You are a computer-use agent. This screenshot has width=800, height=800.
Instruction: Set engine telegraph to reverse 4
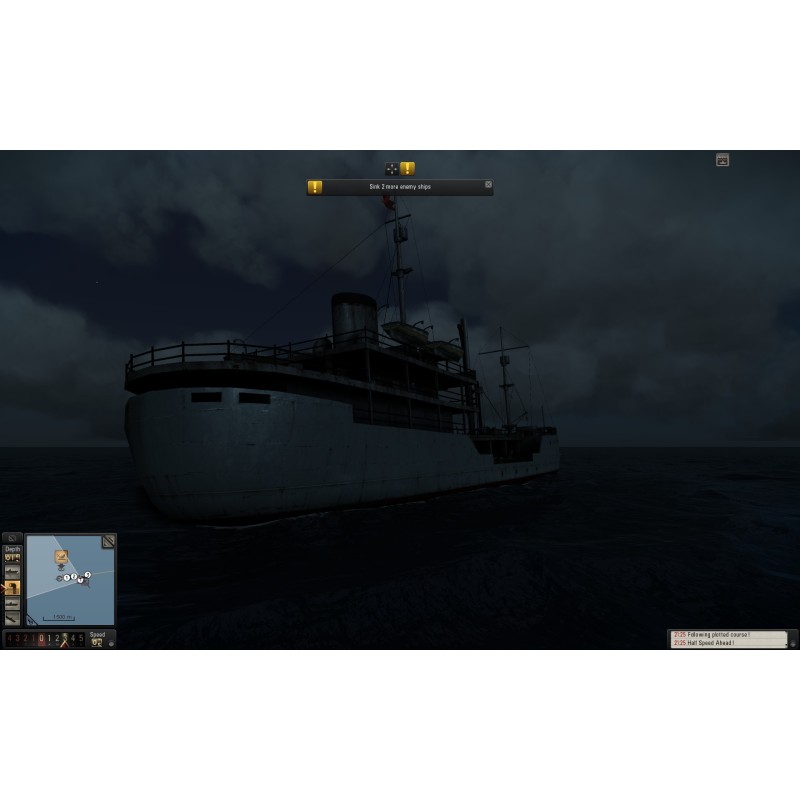click(x=9, y=638)
